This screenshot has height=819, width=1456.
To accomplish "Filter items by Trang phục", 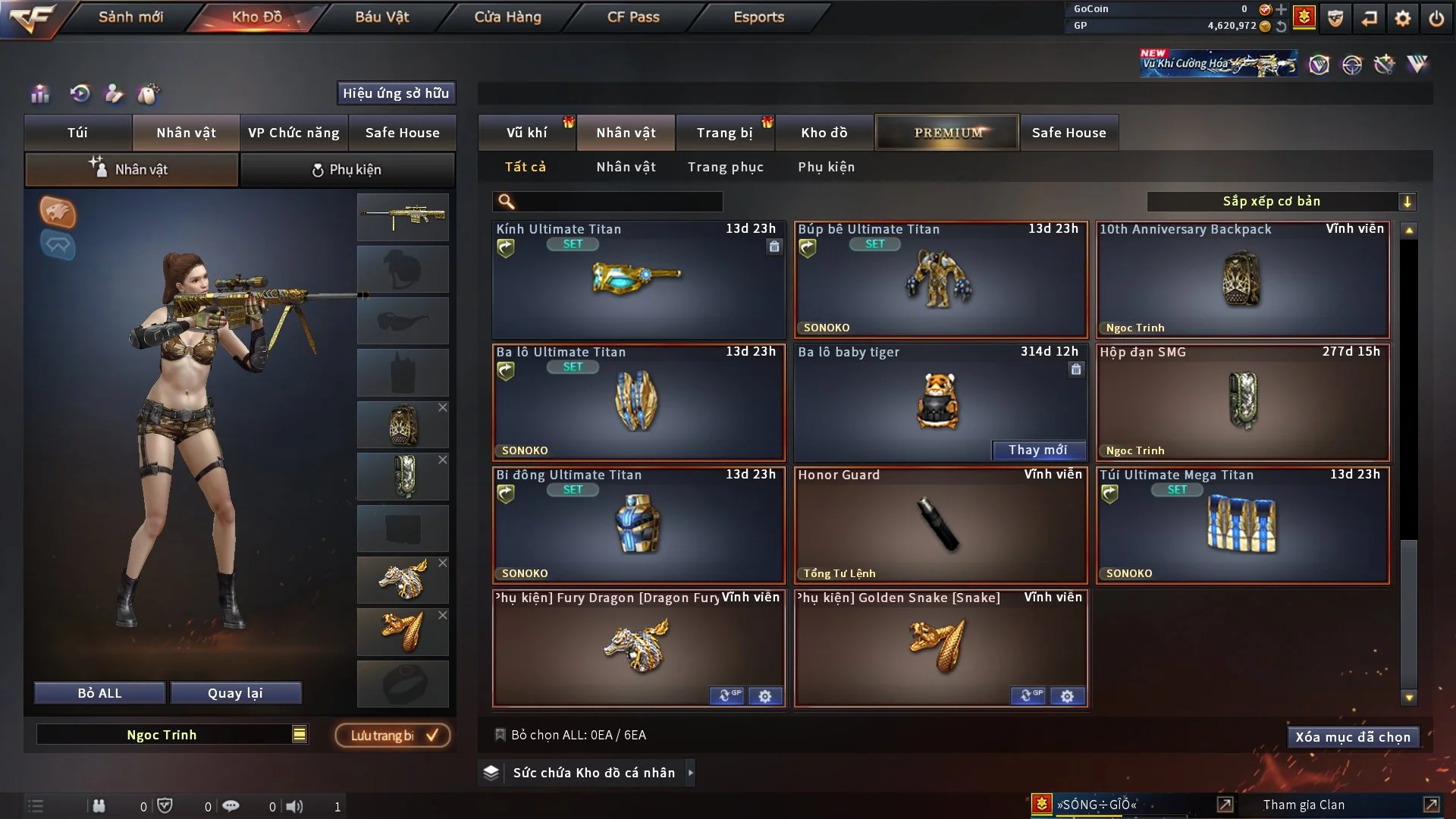I will coord(725,167).
